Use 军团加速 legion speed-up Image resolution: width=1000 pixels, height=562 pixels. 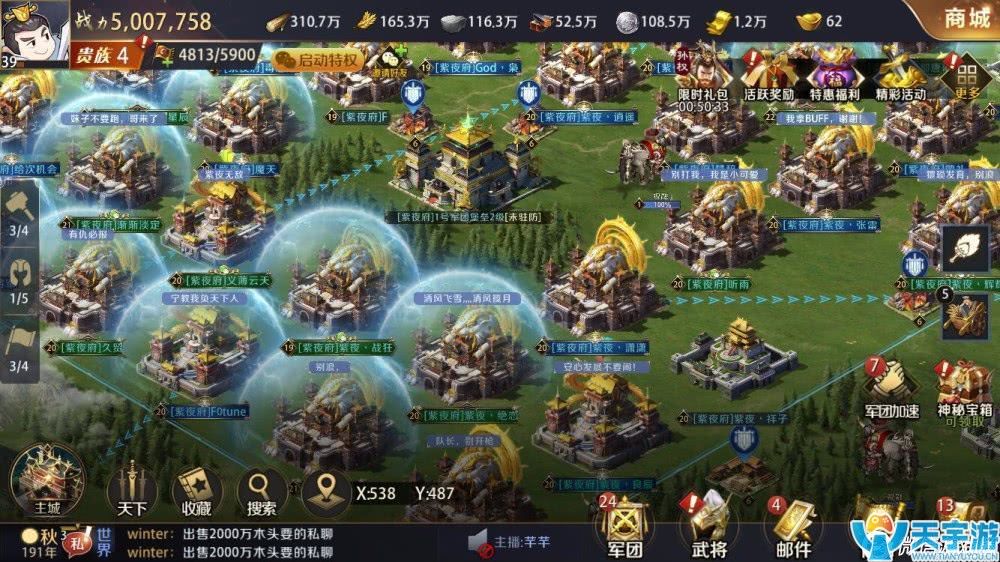tap(890, 388)
